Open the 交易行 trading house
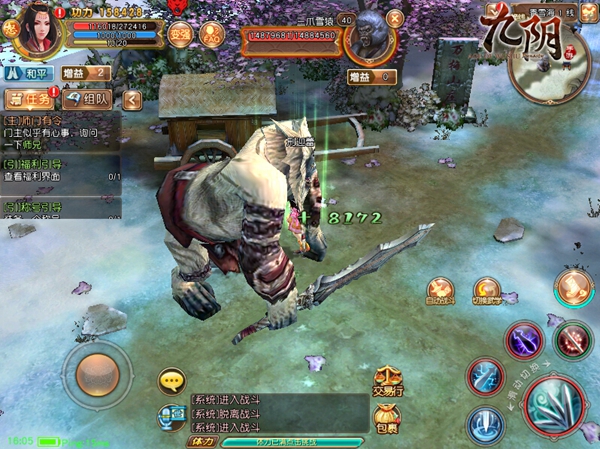 click(385, 382)
